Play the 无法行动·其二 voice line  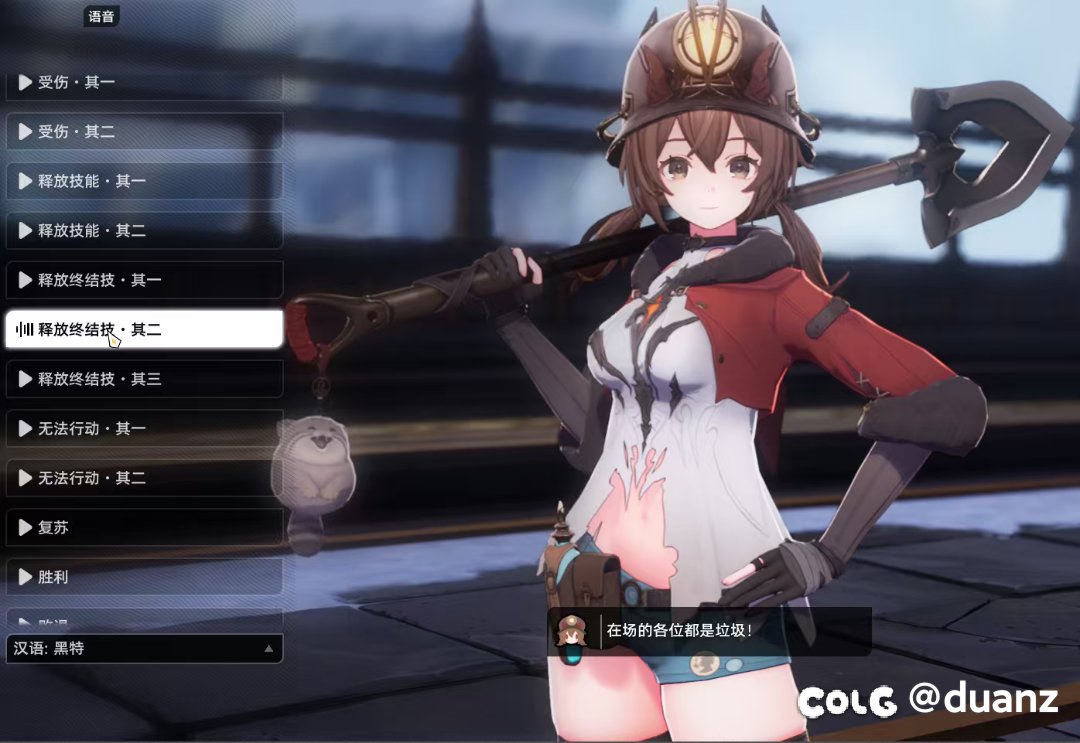pyautogui.click(x=144, y=478)
